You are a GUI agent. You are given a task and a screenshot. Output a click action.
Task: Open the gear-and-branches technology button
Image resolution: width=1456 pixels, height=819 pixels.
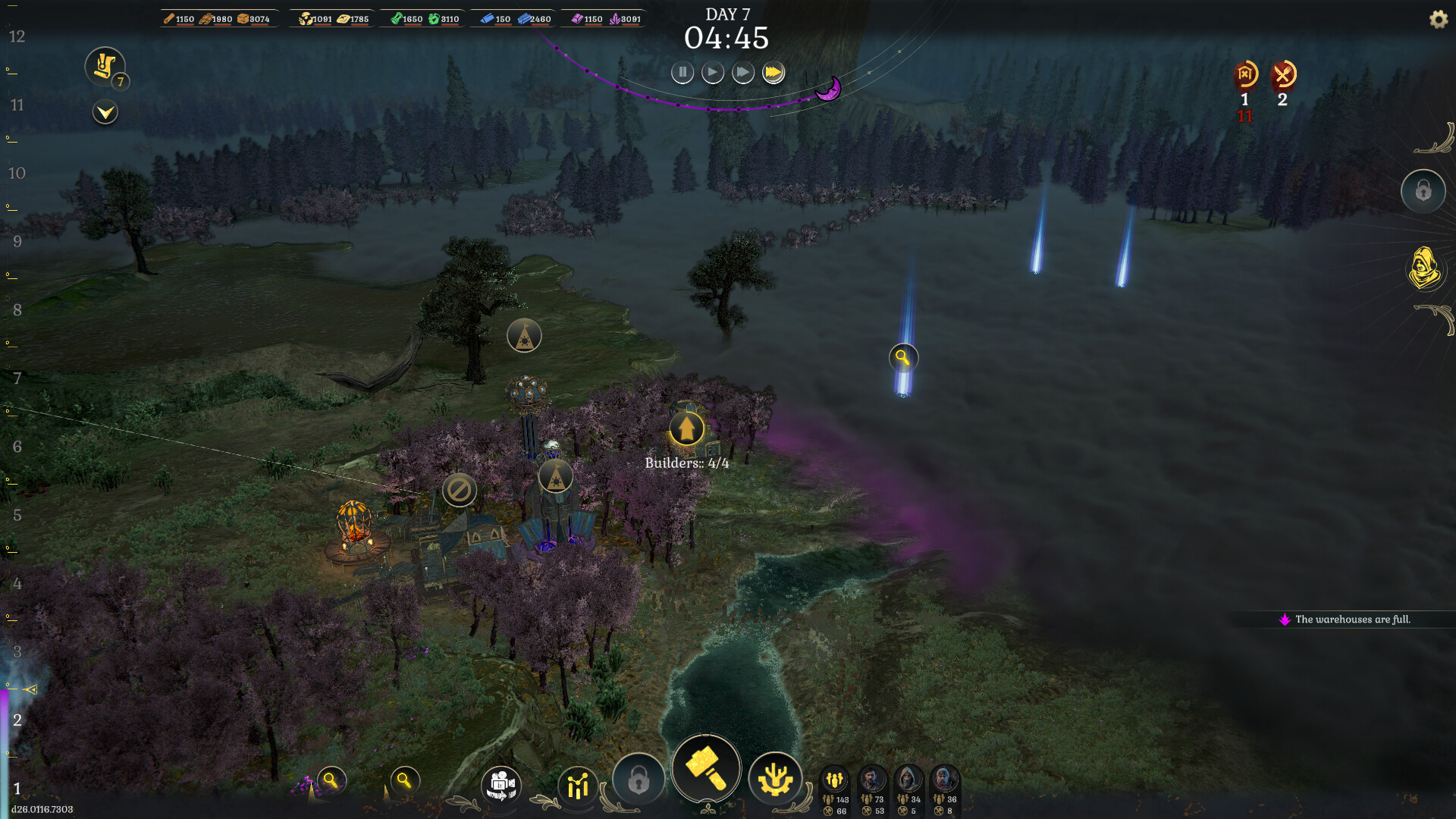click(x=774, y=779)
